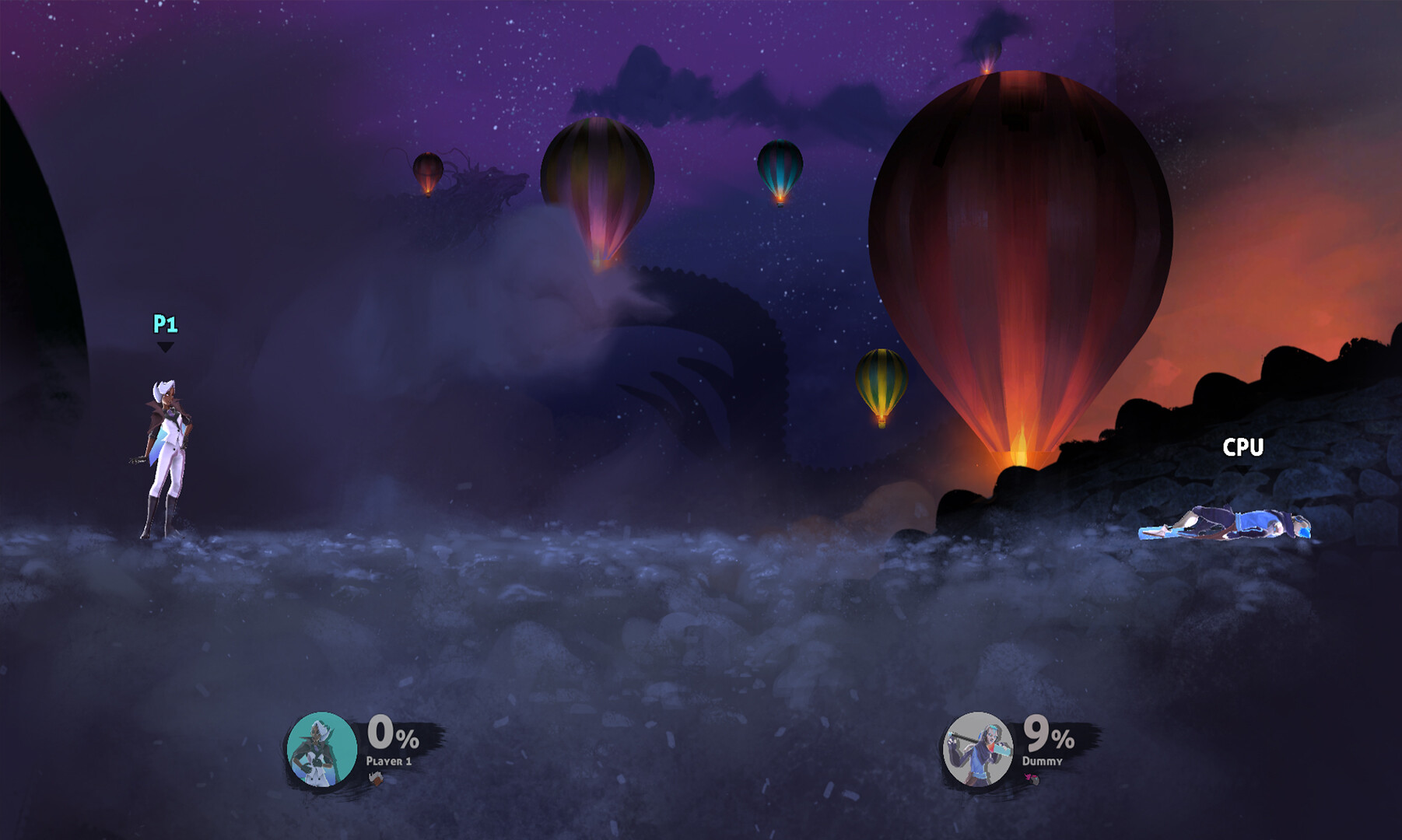Click Player 1's character portrait

click(x=321, y=749)
